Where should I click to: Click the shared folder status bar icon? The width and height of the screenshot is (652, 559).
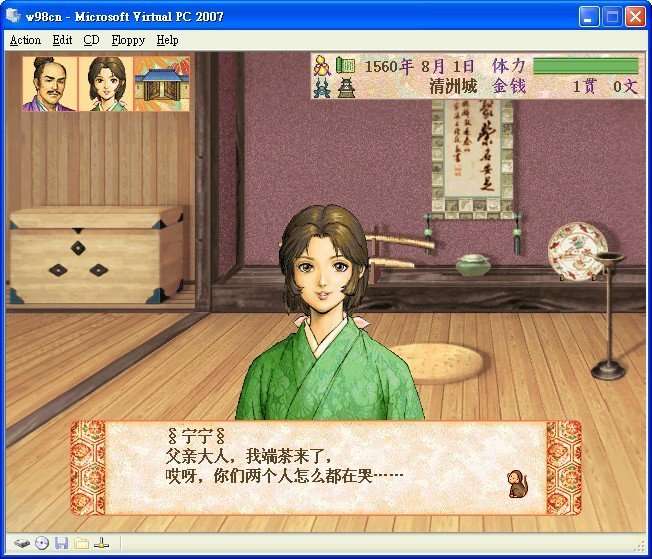tap(81, 543)
